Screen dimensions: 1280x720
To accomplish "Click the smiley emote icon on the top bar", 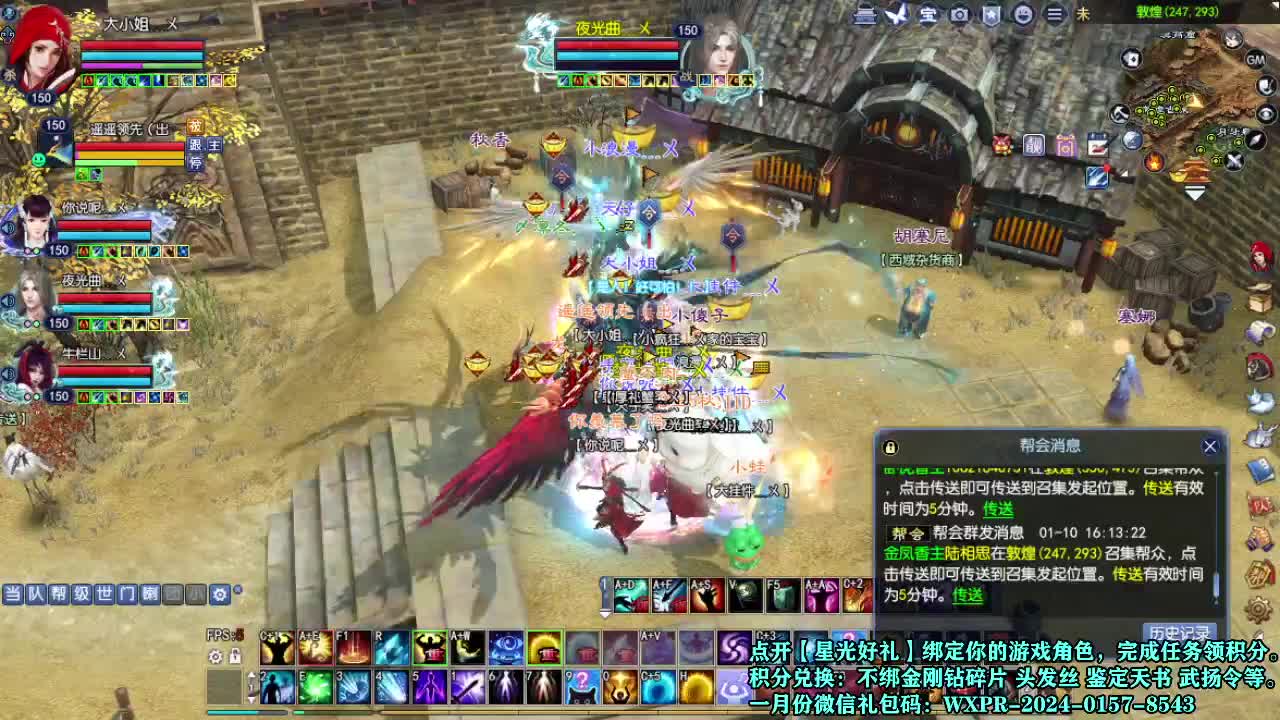I will pos(1024,16).
